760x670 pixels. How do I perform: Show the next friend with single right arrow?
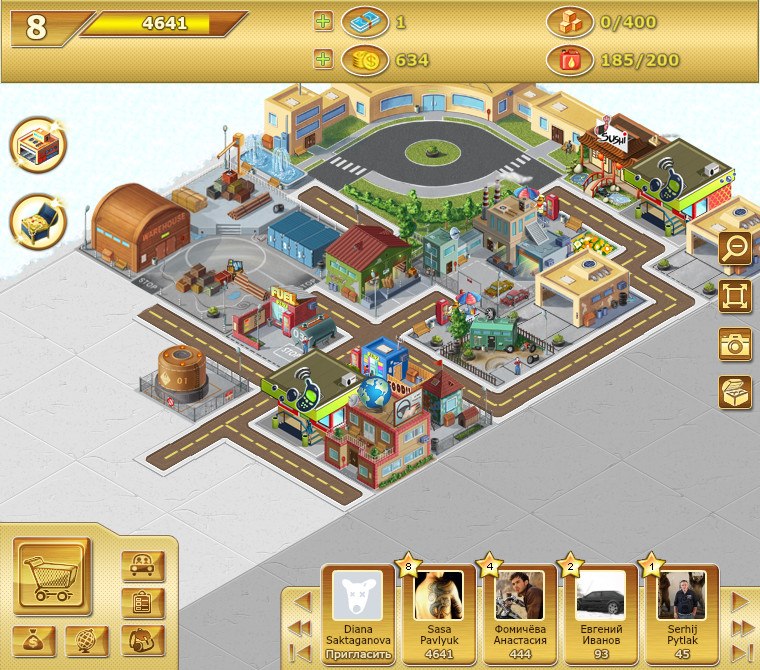[740, 601]
